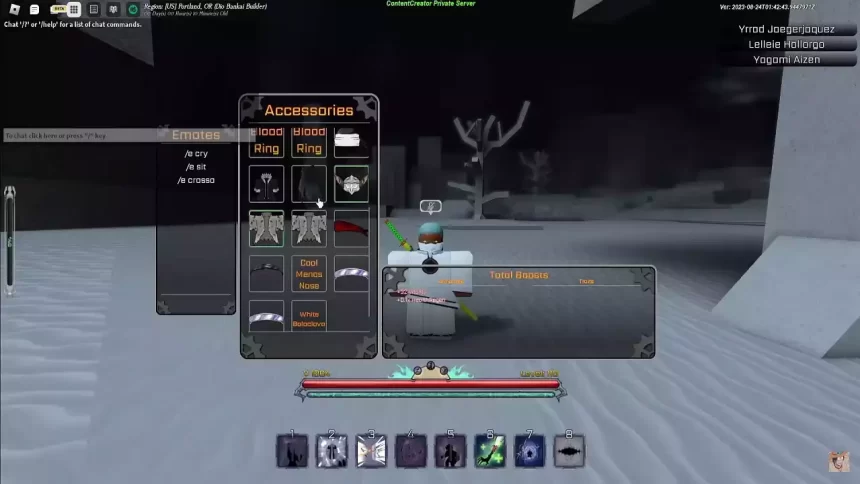Activate the green sword skill in slot 6
The width and height of the screenshot is (860, 484).
click(x=490, y=451)
